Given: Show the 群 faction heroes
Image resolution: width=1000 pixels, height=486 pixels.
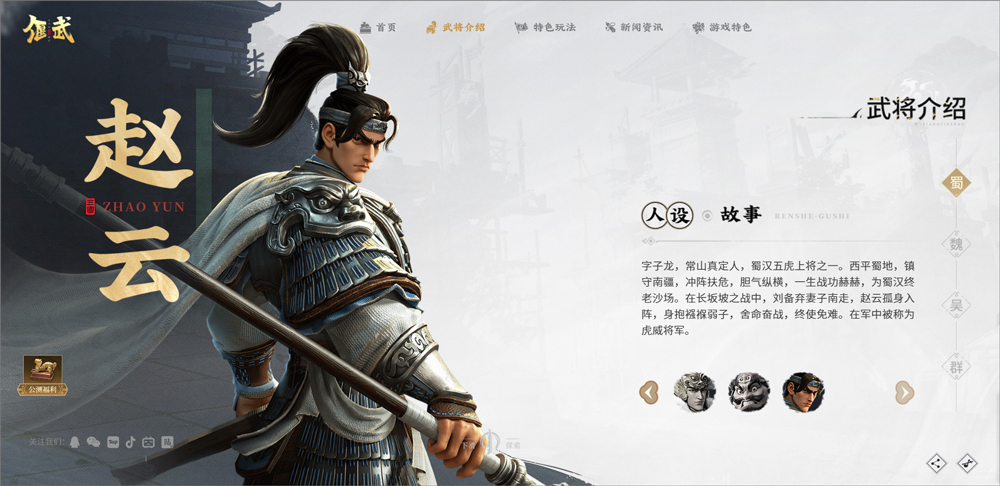Looking at the screenshot, I should [957, 367].
